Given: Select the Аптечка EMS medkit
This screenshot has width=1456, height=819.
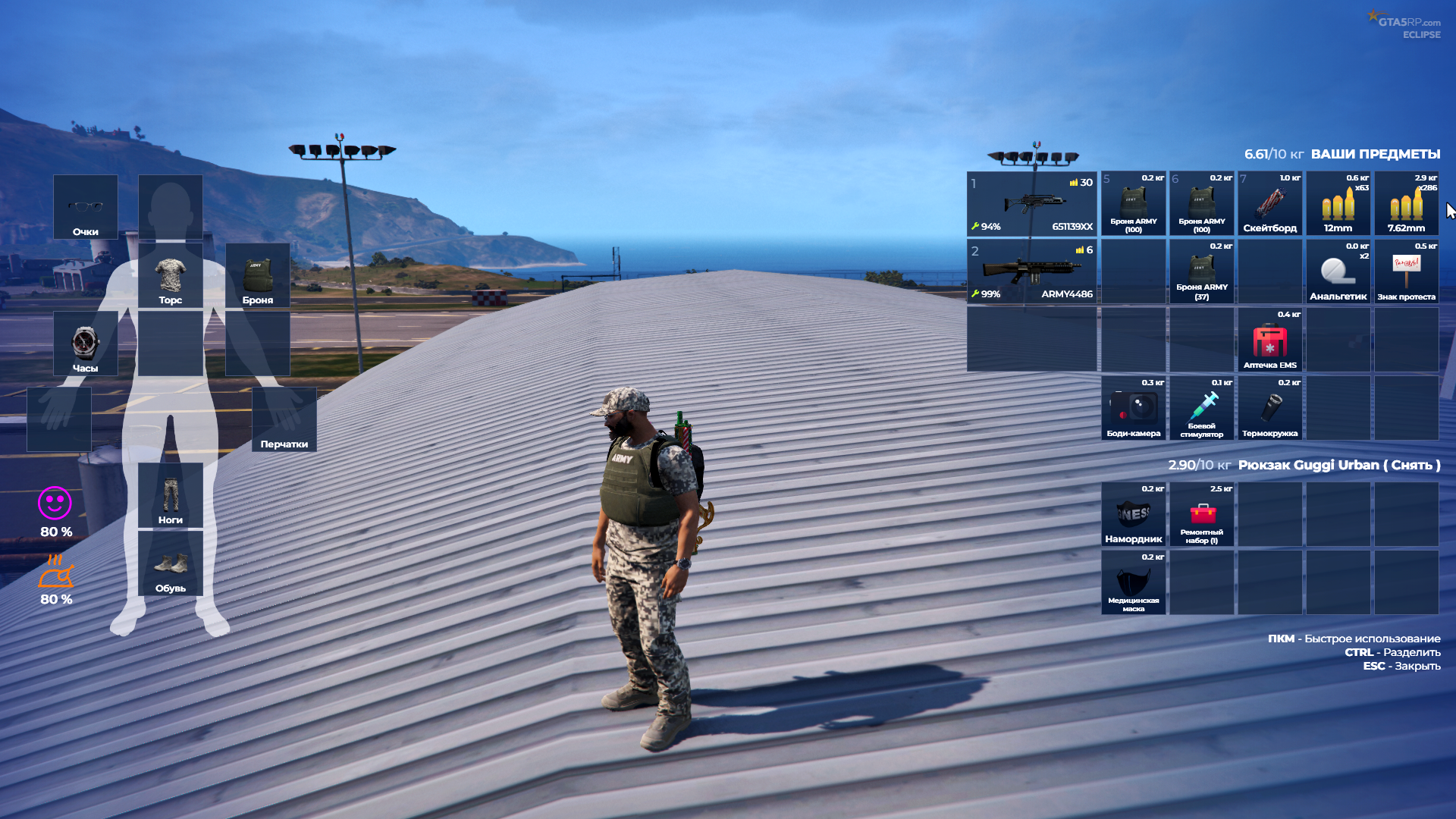Looking at the screenshot, I should (1269, 340).
